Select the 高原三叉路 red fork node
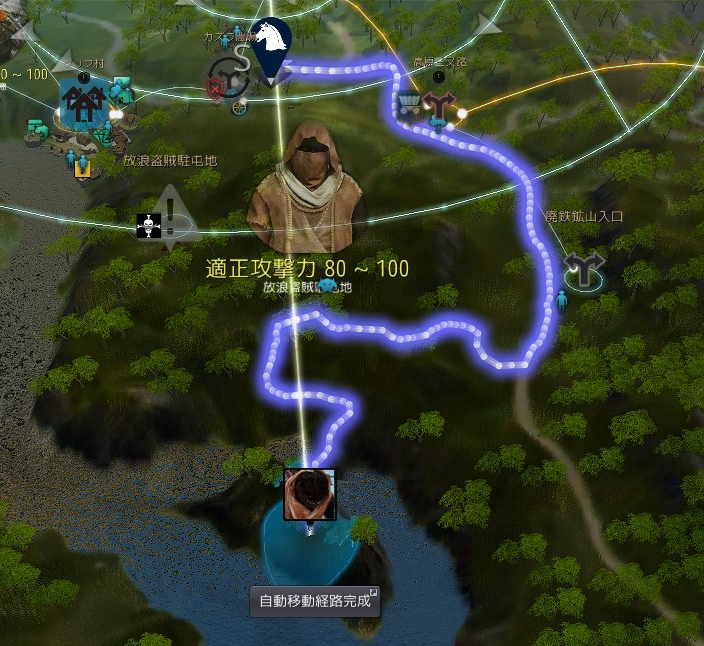Image resolution: width=704 pixels, height=646 pixels. pos(437,105)
